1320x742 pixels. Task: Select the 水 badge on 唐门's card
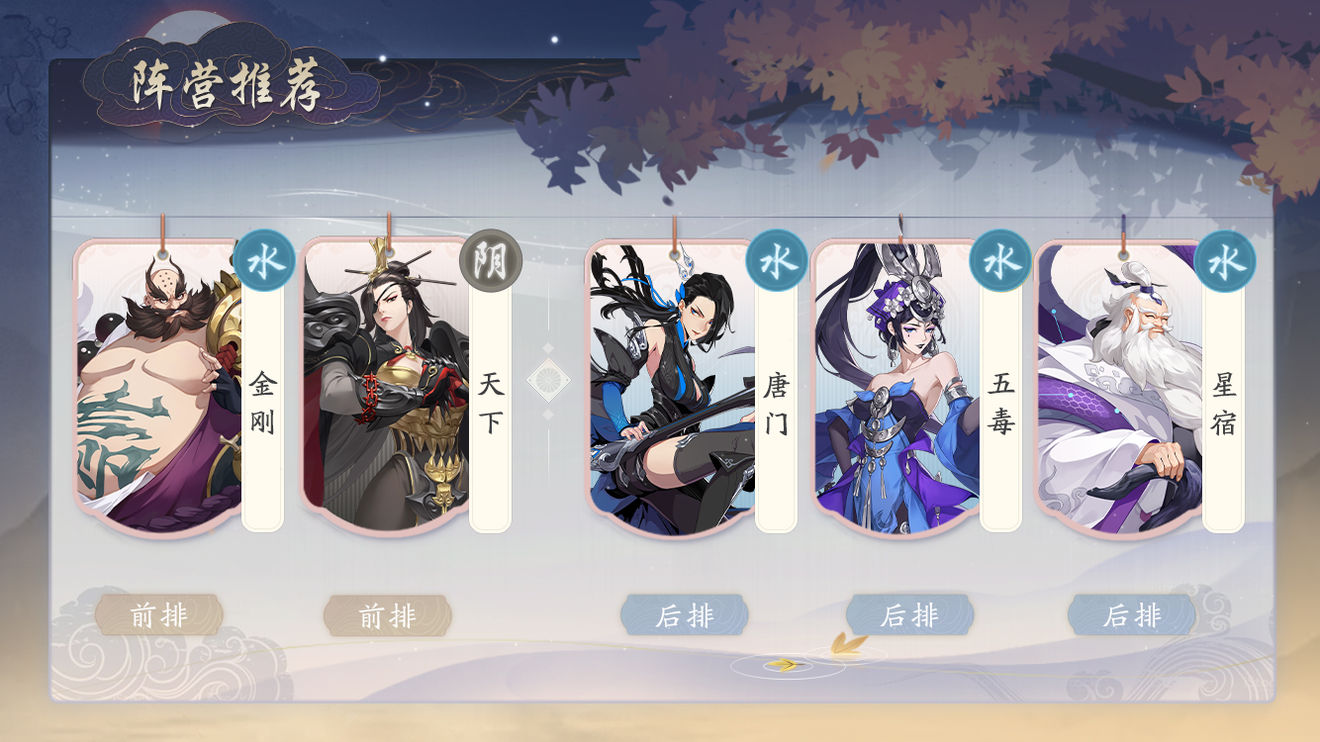click(x=776, y=261)
